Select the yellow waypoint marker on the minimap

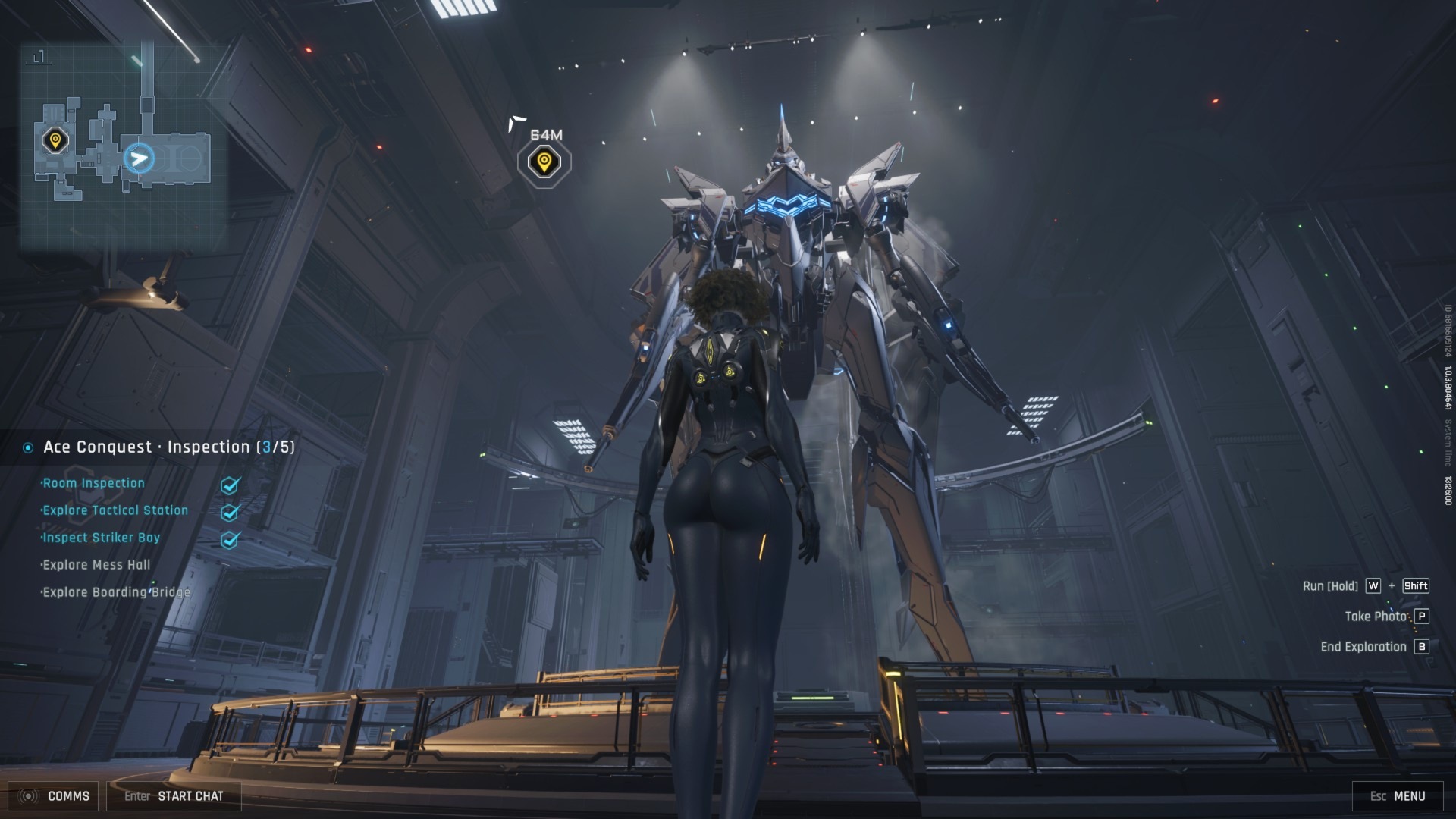pos(55,140)
